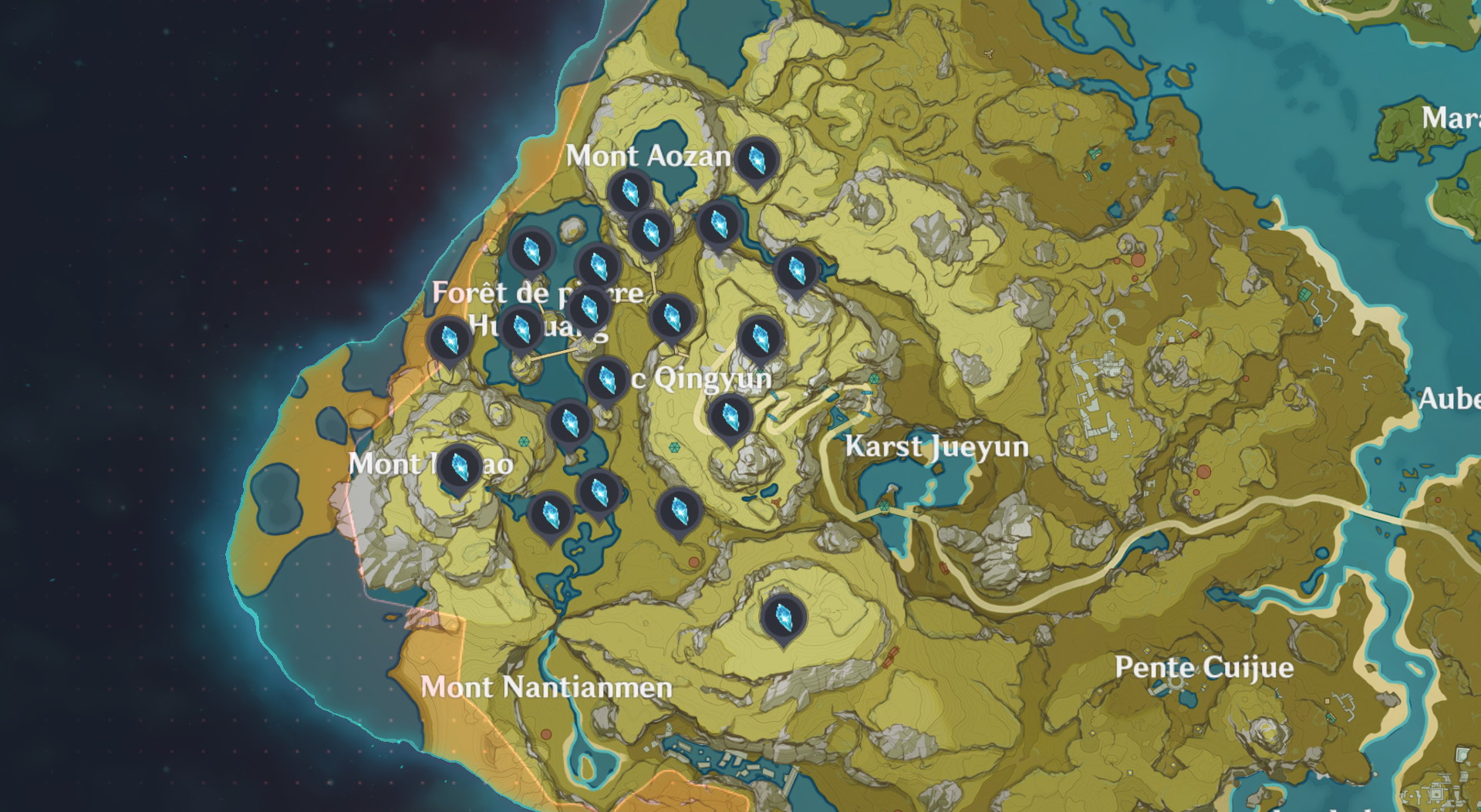Screen dimensions: 1481x812
Task: Open the Karst Jueyun location label
Action: 937,447
